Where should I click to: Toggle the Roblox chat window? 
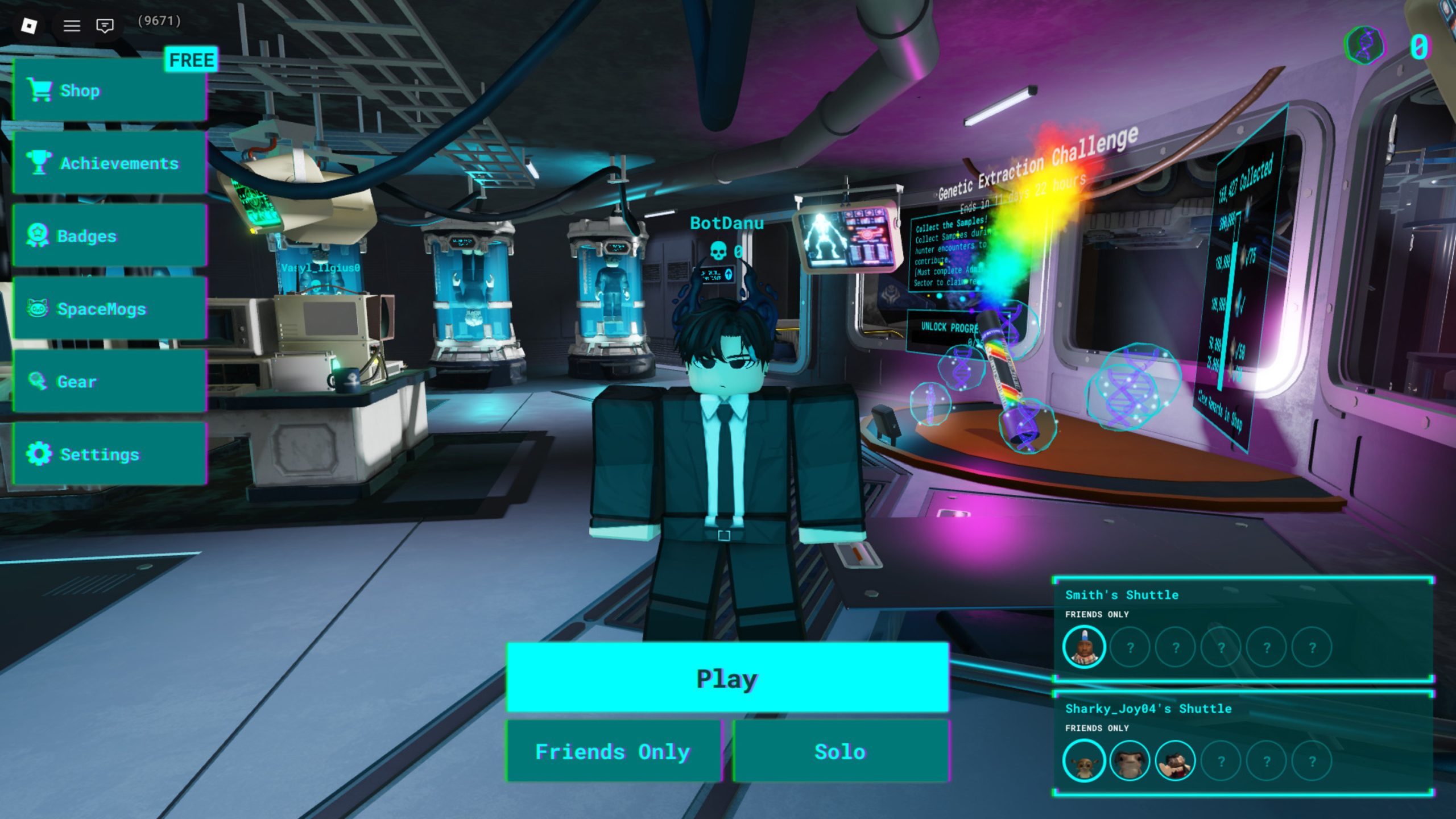(105, 26)
